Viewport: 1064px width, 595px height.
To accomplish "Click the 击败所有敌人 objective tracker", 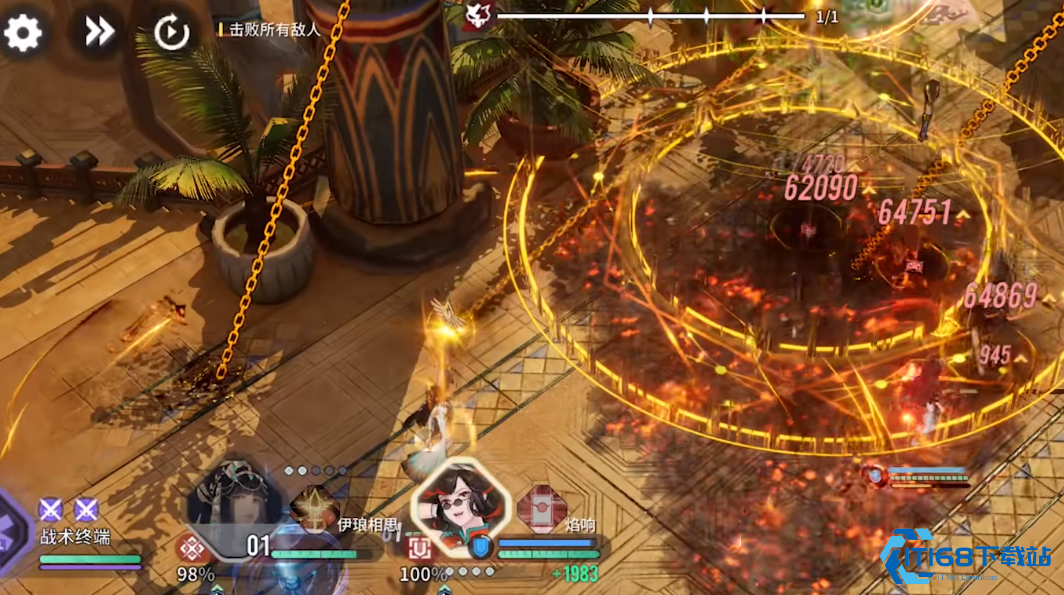I will (272, 29).
